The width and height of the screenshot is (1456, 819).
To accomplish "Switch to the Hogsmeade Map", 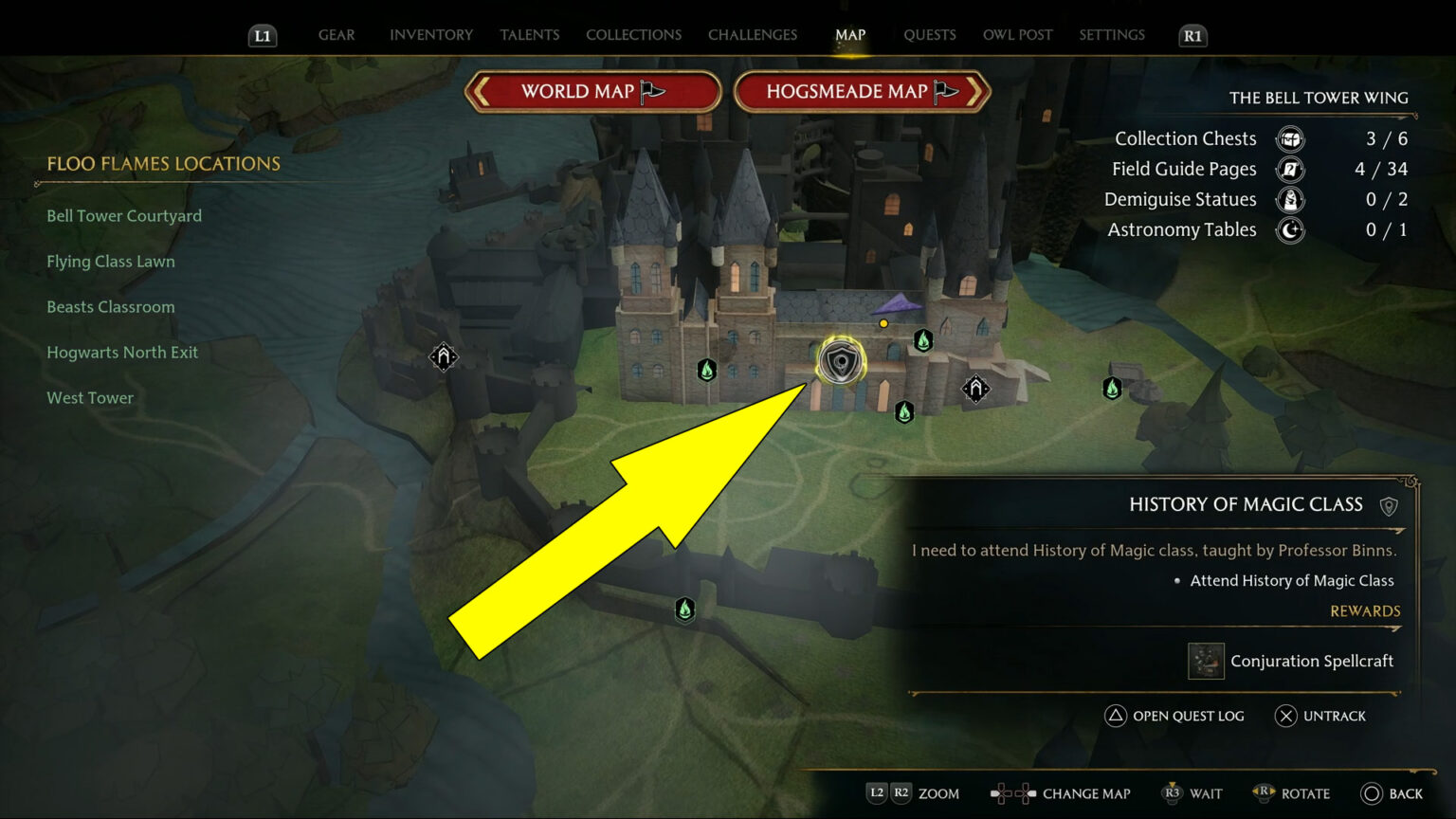I will pyautogui.click(x=862, y=92).
